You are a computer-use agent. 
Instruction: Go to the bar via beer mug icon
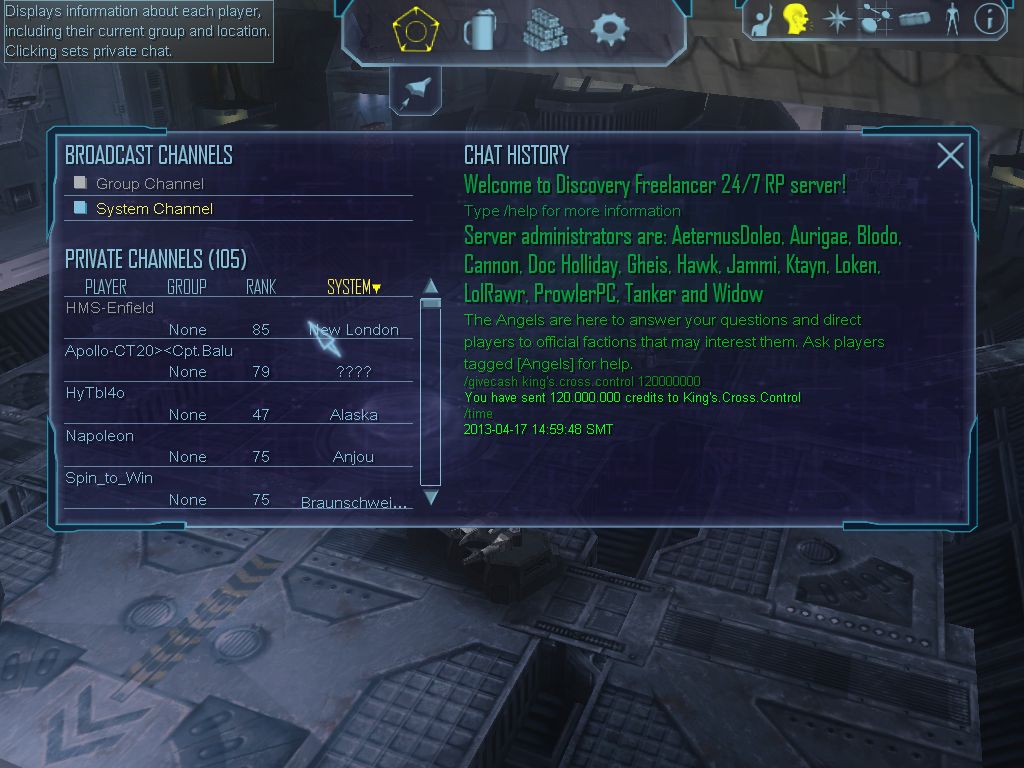pyautogui.click(x=479, y=30)
